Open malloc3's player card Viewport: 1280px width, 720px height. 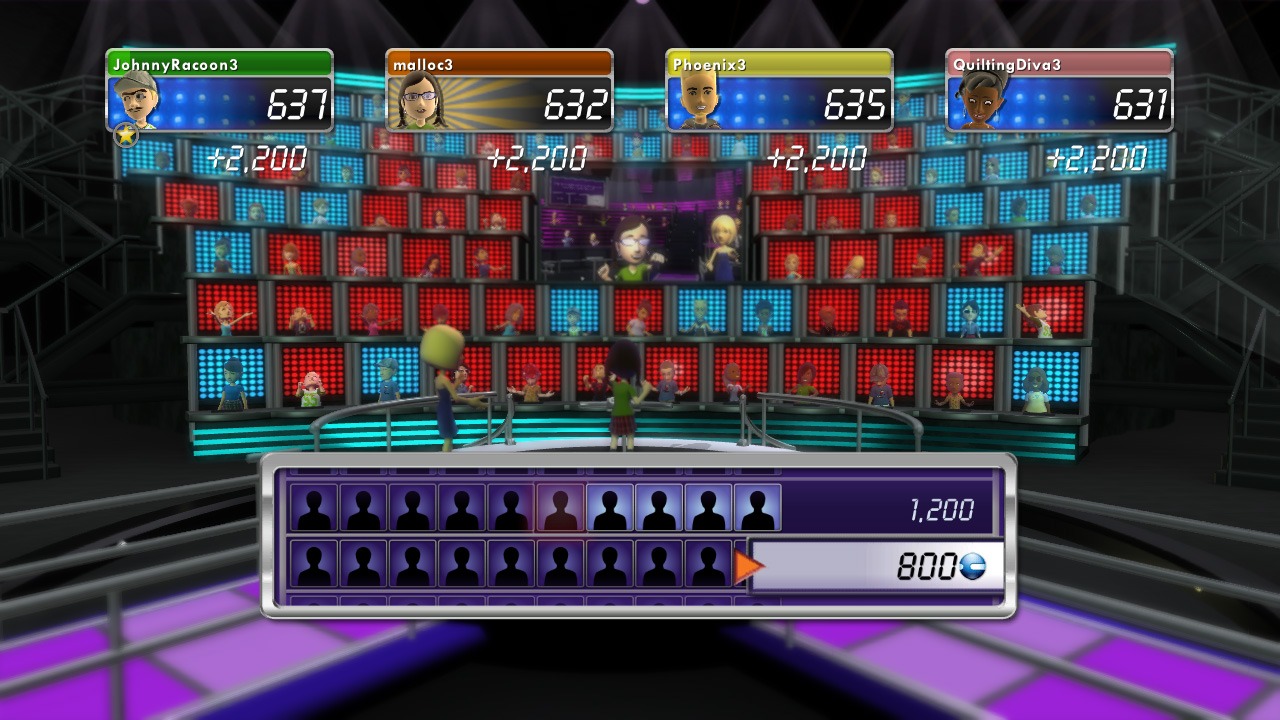[499, 92]
